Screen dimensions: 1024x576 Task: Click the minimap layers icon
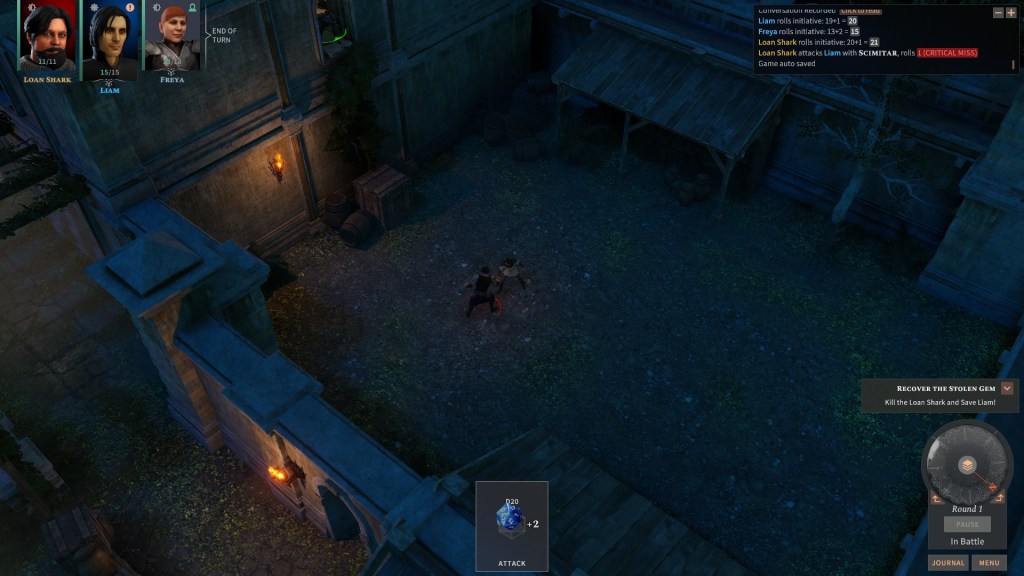tap(967, 465)
